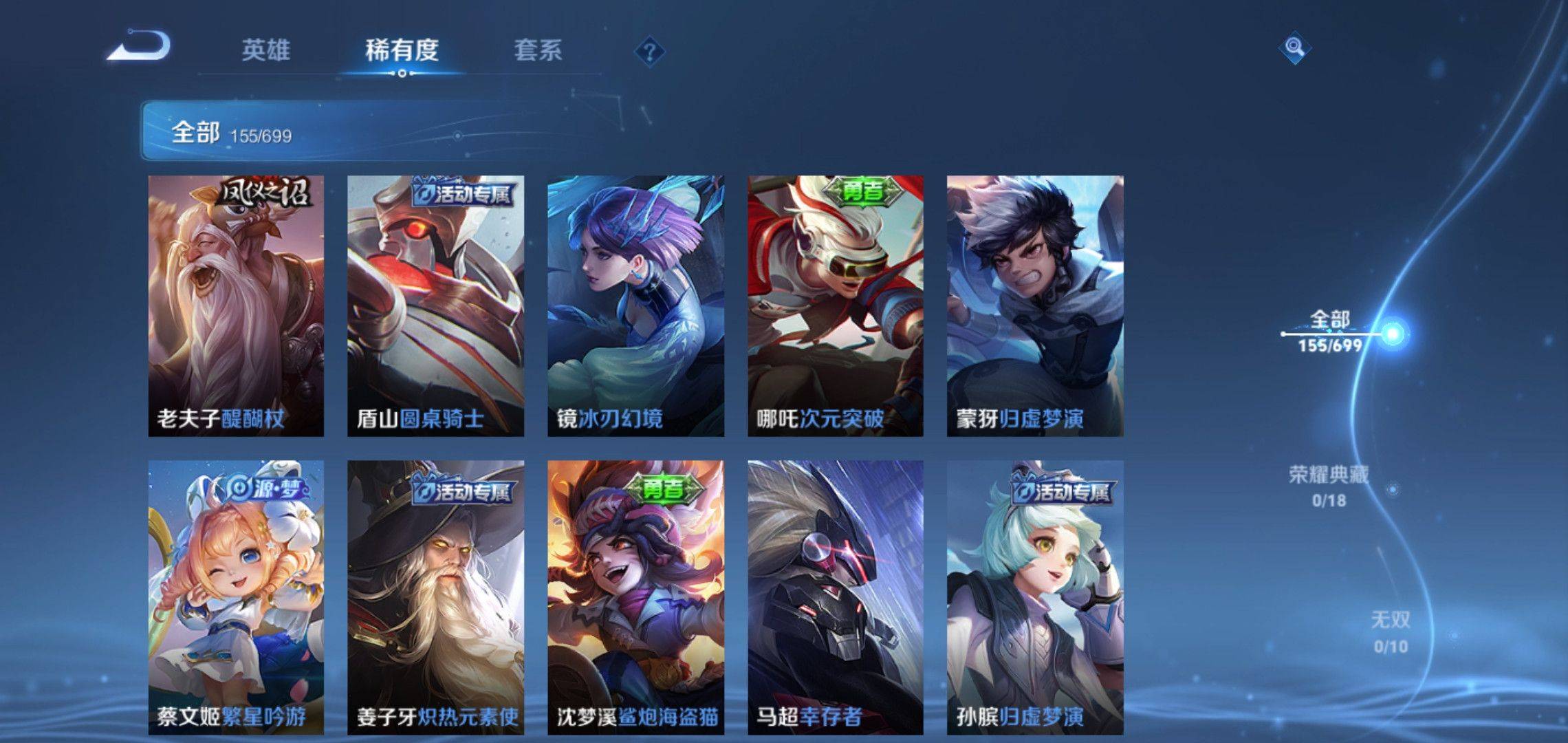Switch to the 英雄 tab
The height and width of the screenshot is (743, 1568).
[x=265, y=50]
